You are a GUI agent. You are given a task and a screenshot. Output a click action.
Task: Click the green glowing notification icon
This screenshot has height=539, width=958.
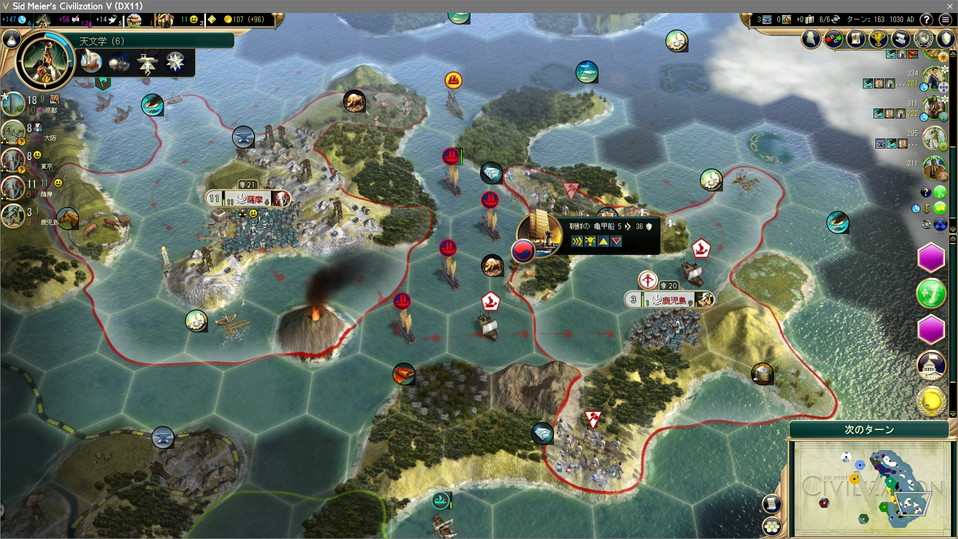click(x=931, y=293)
